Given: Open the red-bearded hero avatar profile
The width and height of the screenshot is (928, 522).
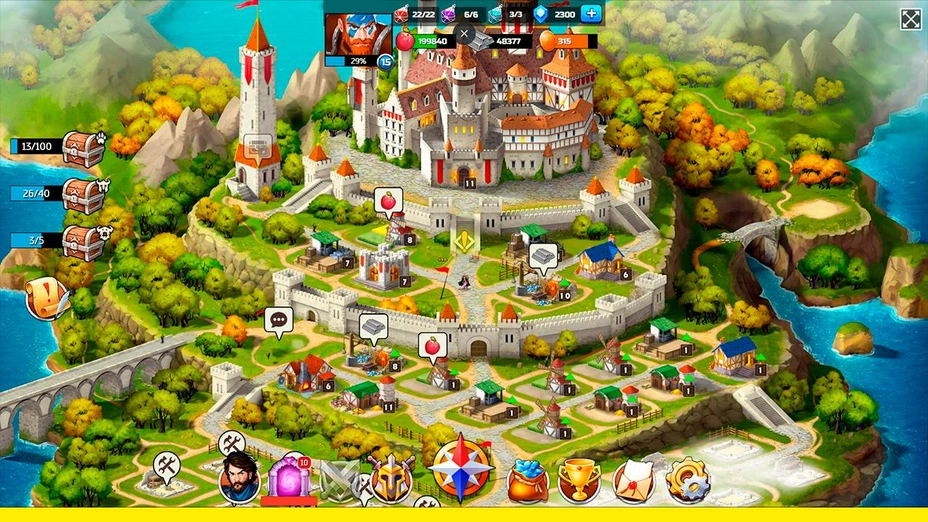Looking at the screenshot, I should coord(357,36).
